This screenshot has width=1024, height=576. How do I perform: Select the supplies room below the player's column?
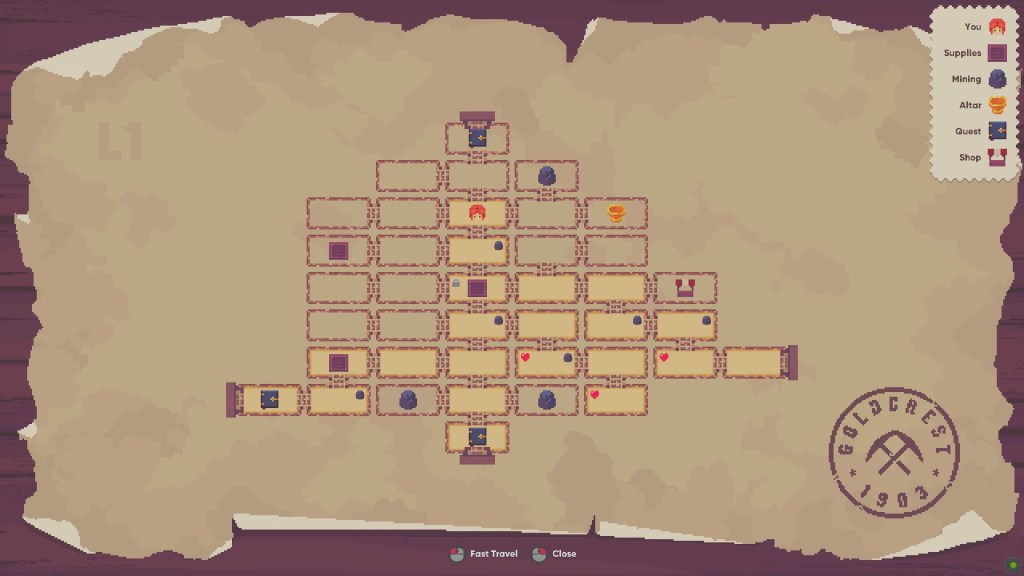coord(477,288)
